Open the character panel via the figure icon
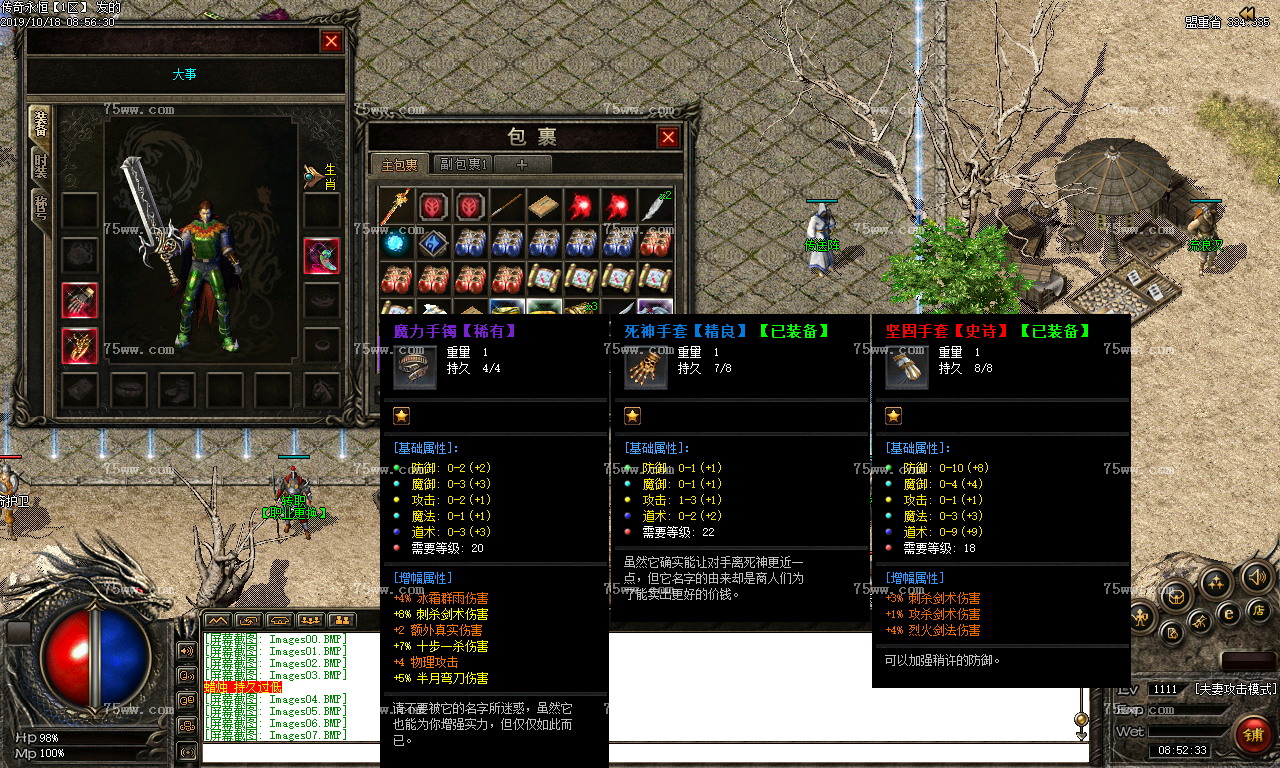This screenshot has width=1280, height=768. pos(1142,617)
